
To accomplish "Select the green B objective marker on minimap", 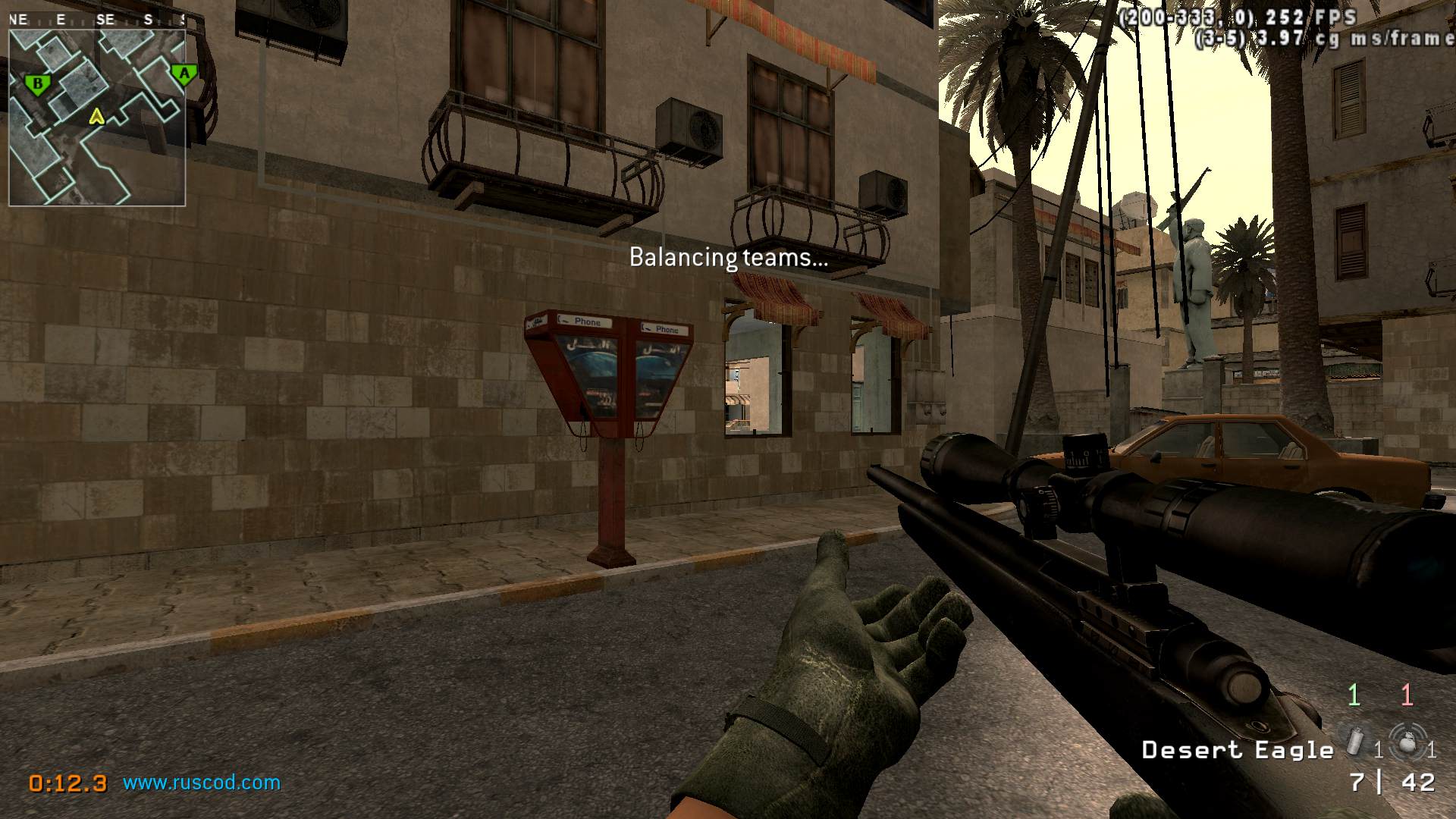I will (x=37, y=83).
